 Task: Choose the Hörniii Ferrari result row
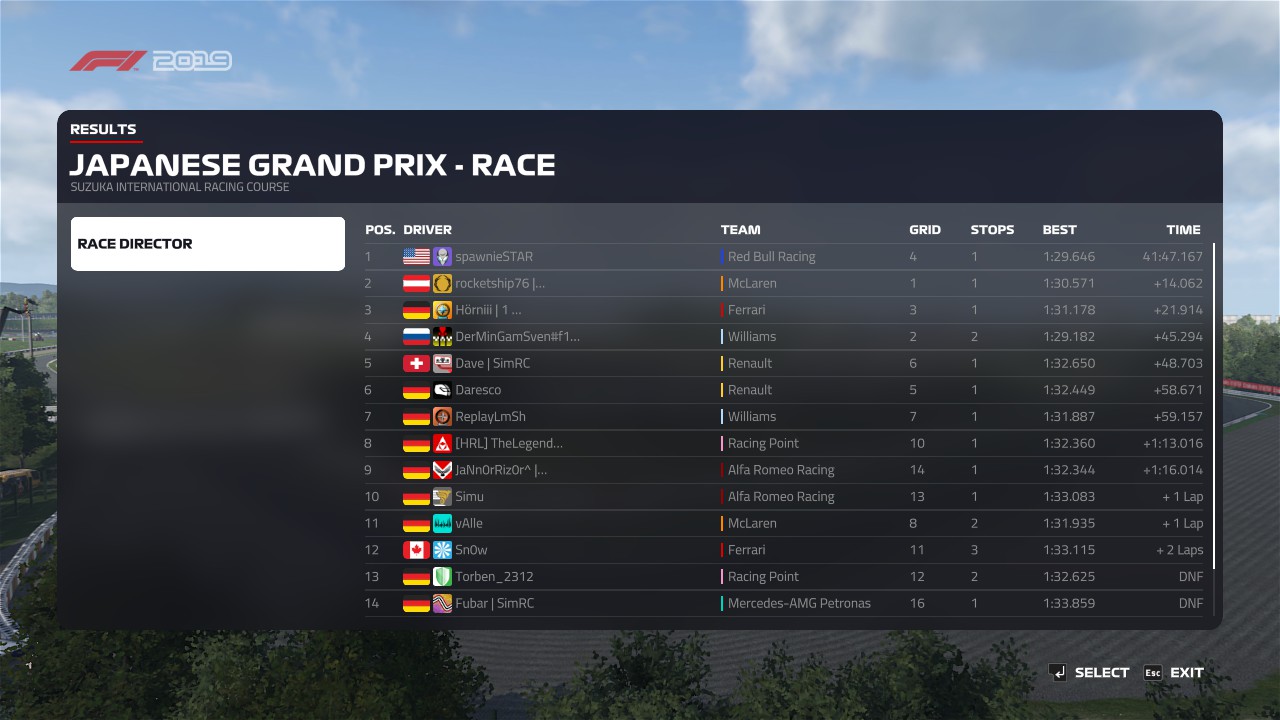(784, 310)
